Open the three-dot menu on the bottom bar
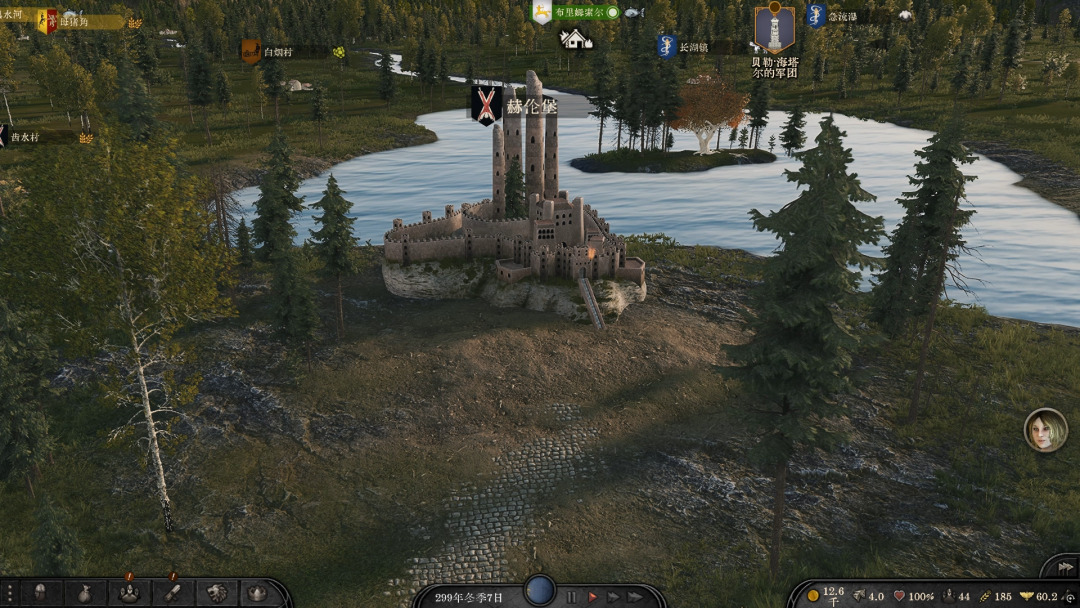 (x=8, y=593)
